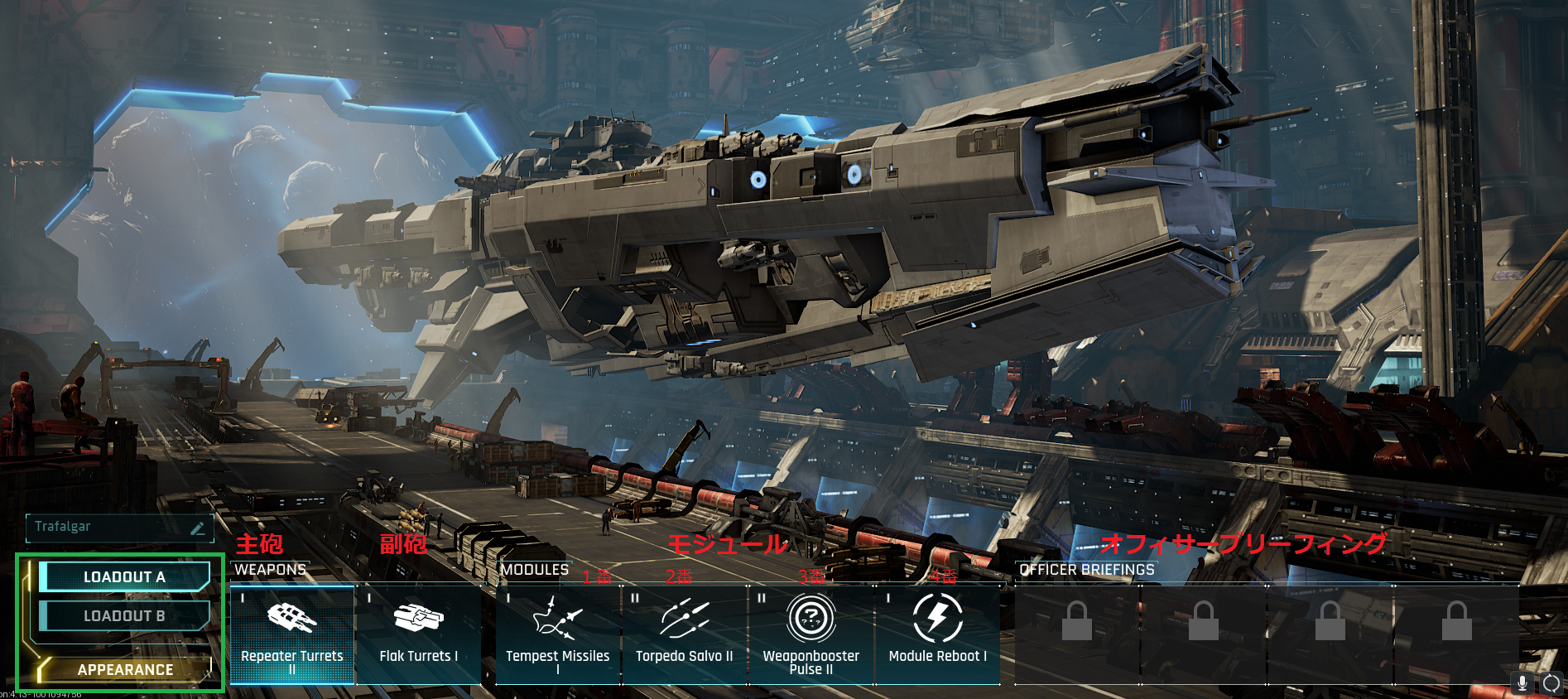Image resolution: width=1568 pixels, height=699 pixels.
Task: Open the Tempest Missiles I module slot
Action: pos(558,634)
